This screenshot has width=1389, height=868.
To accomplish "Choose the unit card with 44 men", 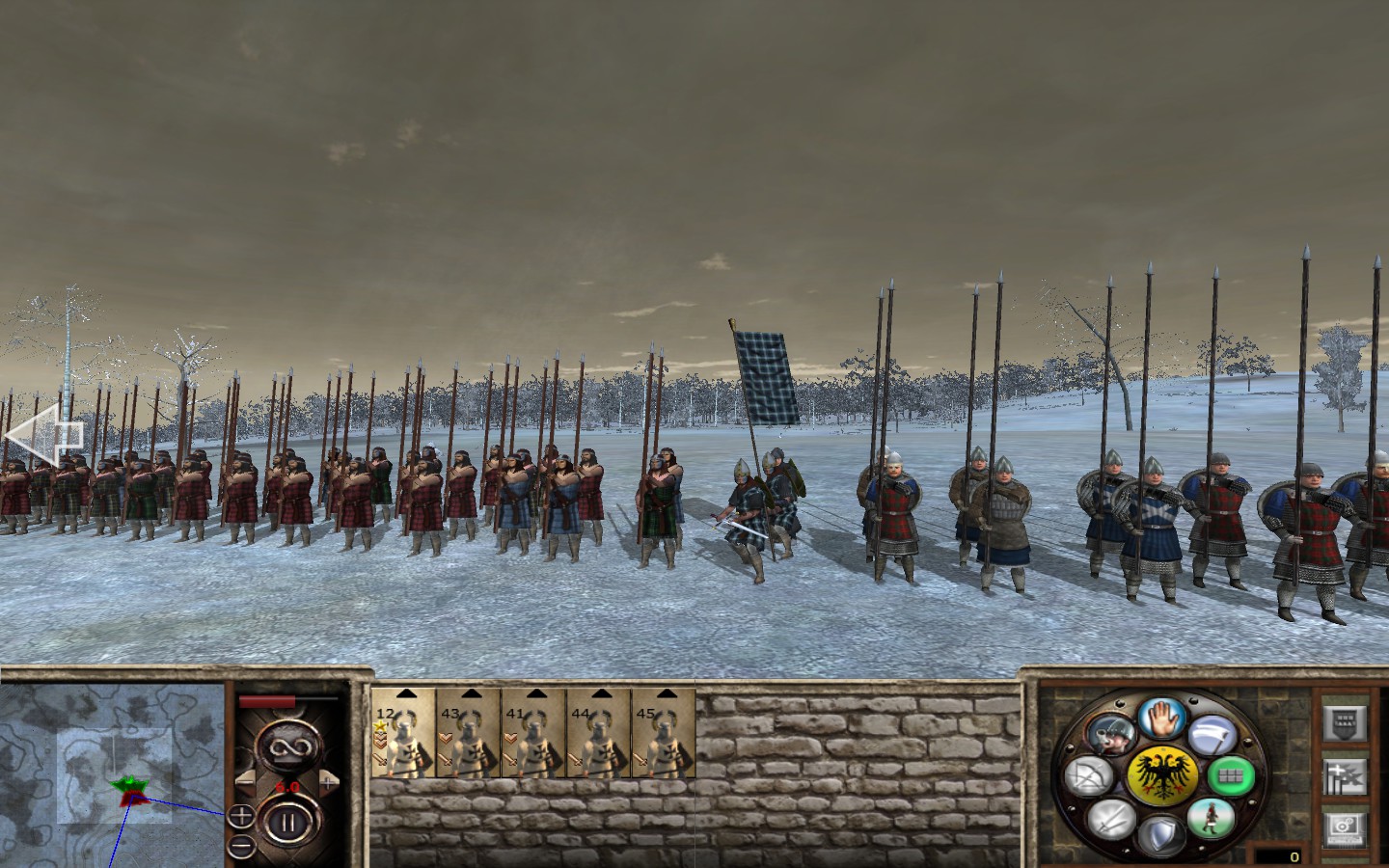I will click(598, 735).
